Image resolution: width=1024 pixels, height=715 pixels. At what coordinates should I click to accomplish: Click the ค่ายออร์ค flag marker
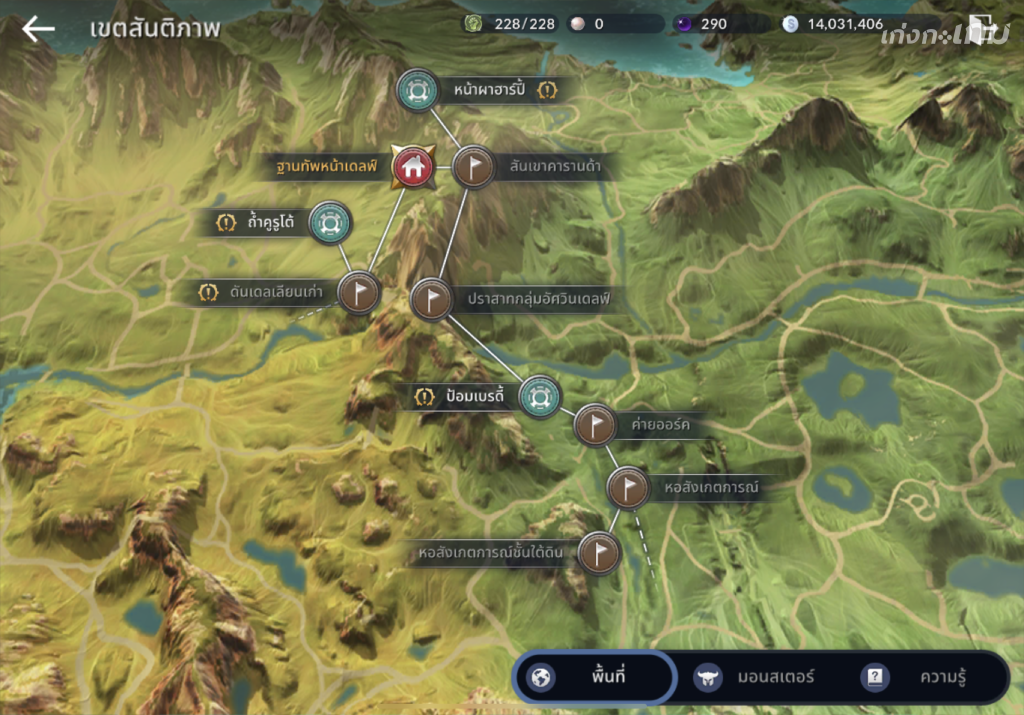(x=596, y=425)
